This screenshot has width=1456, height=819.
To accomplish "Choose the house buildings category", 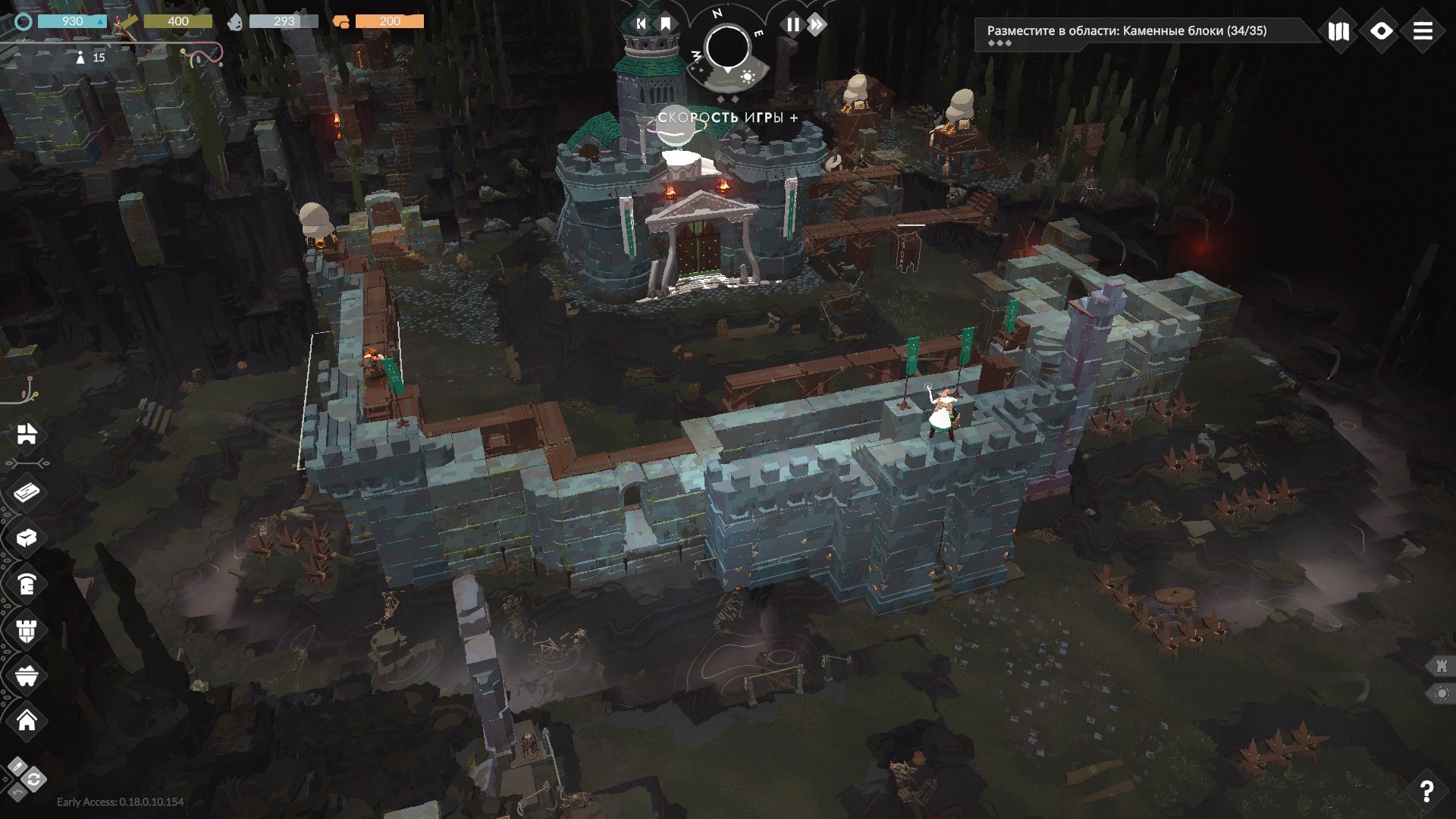I will click(x=27, y=720).
